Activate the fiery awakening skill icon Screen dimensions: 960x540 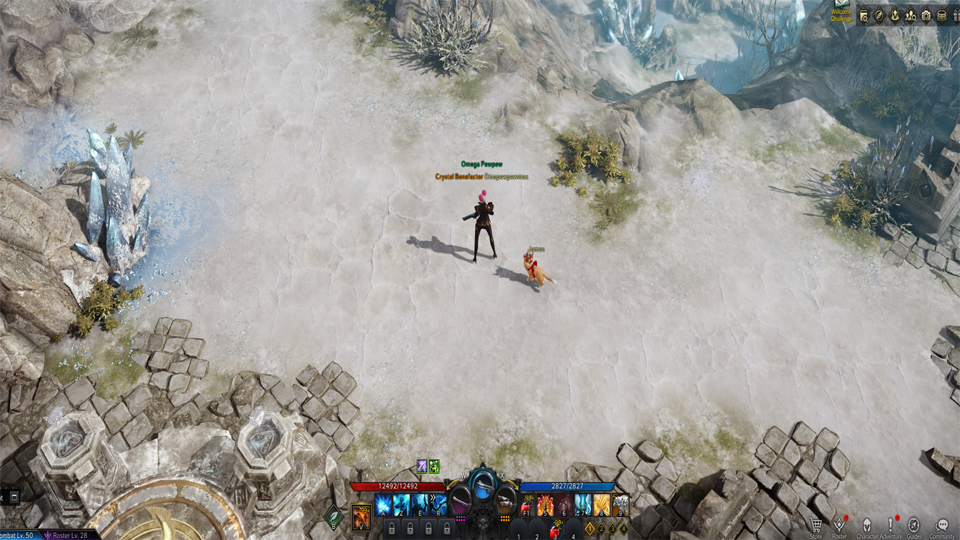point(361,516)
